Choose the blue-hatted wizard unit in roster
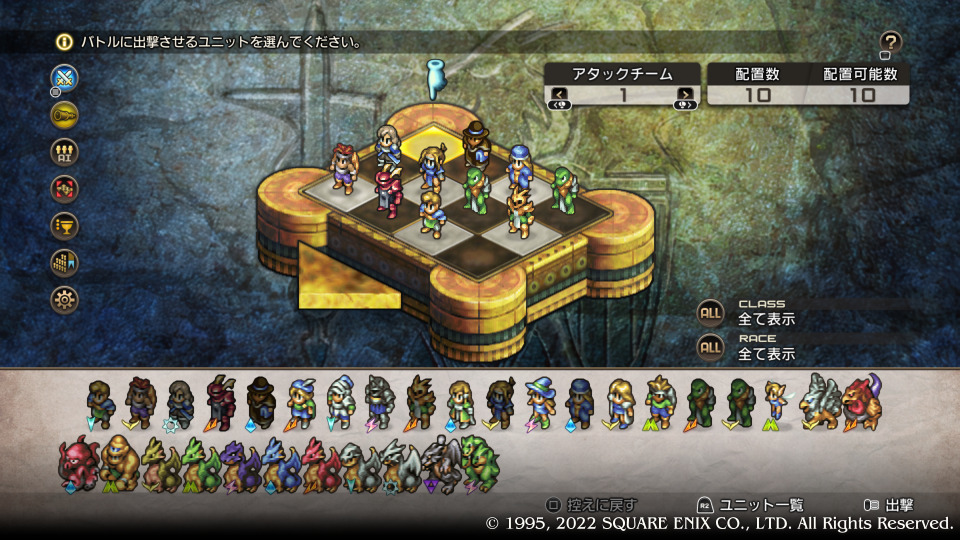The width and height of the screenshot is (960, 540). [541, 402]
